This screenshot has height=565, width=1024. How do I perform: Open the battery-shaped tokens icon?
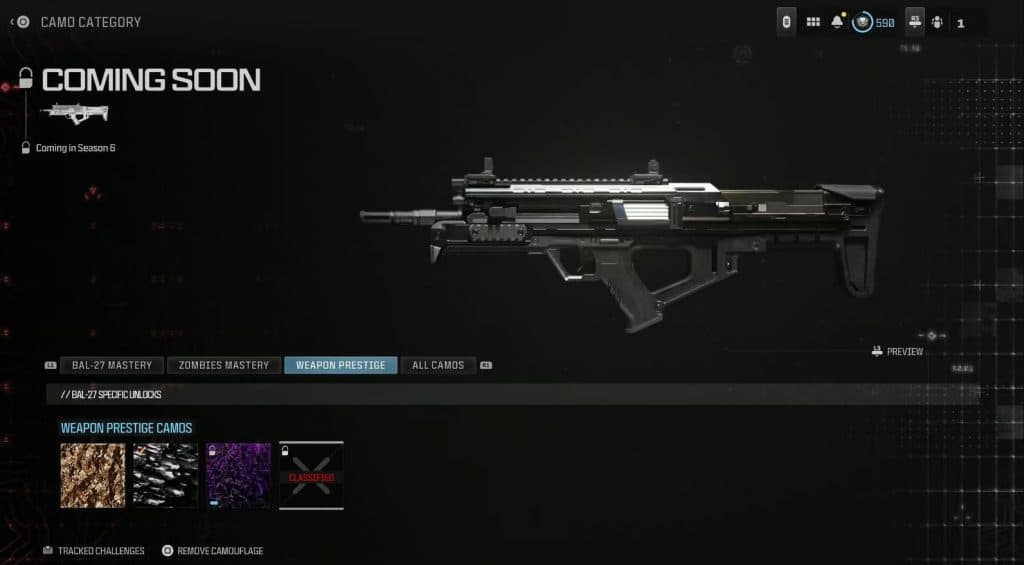(786, 22)
